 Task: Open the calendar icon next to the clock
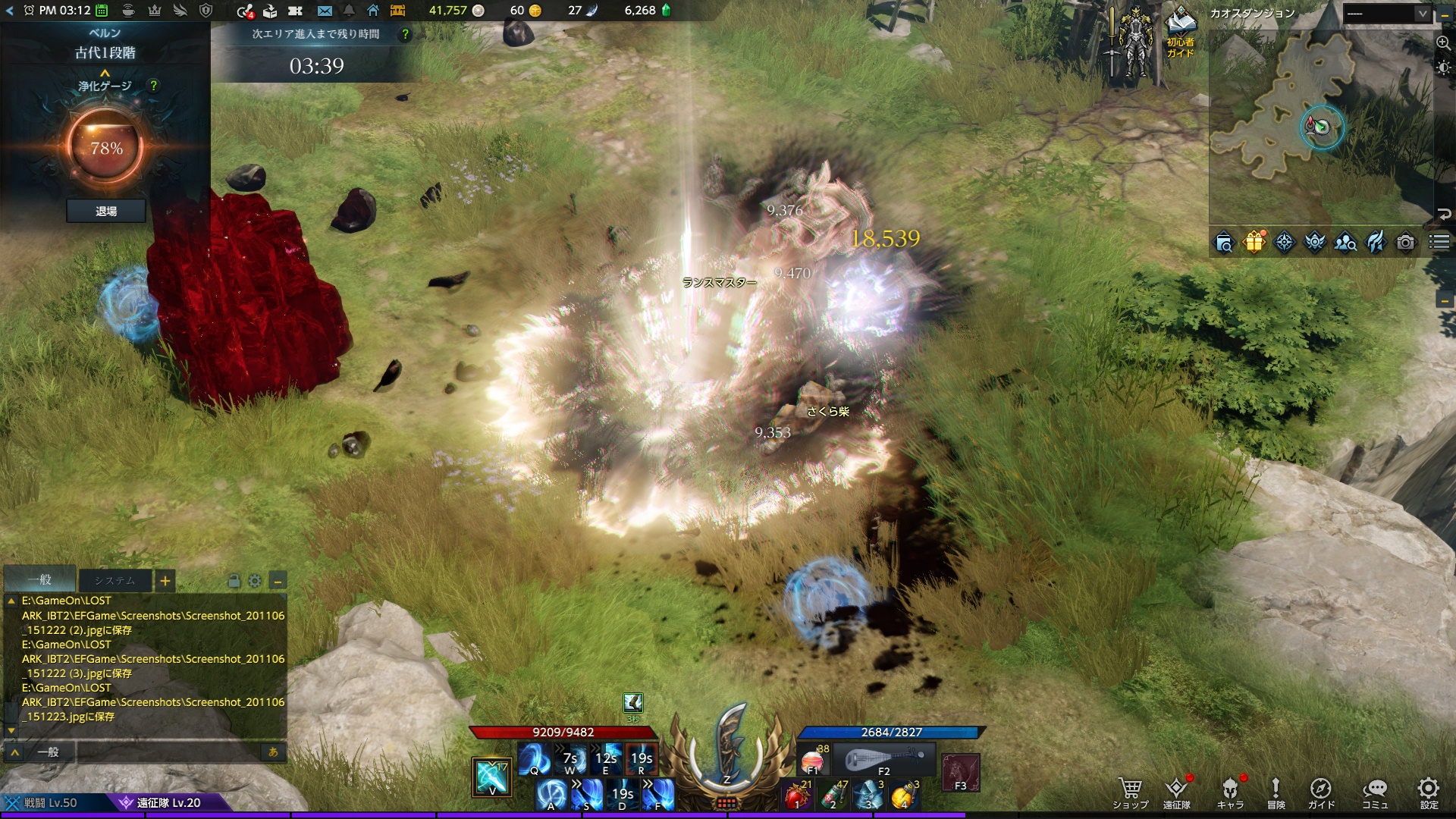[102, 11]
